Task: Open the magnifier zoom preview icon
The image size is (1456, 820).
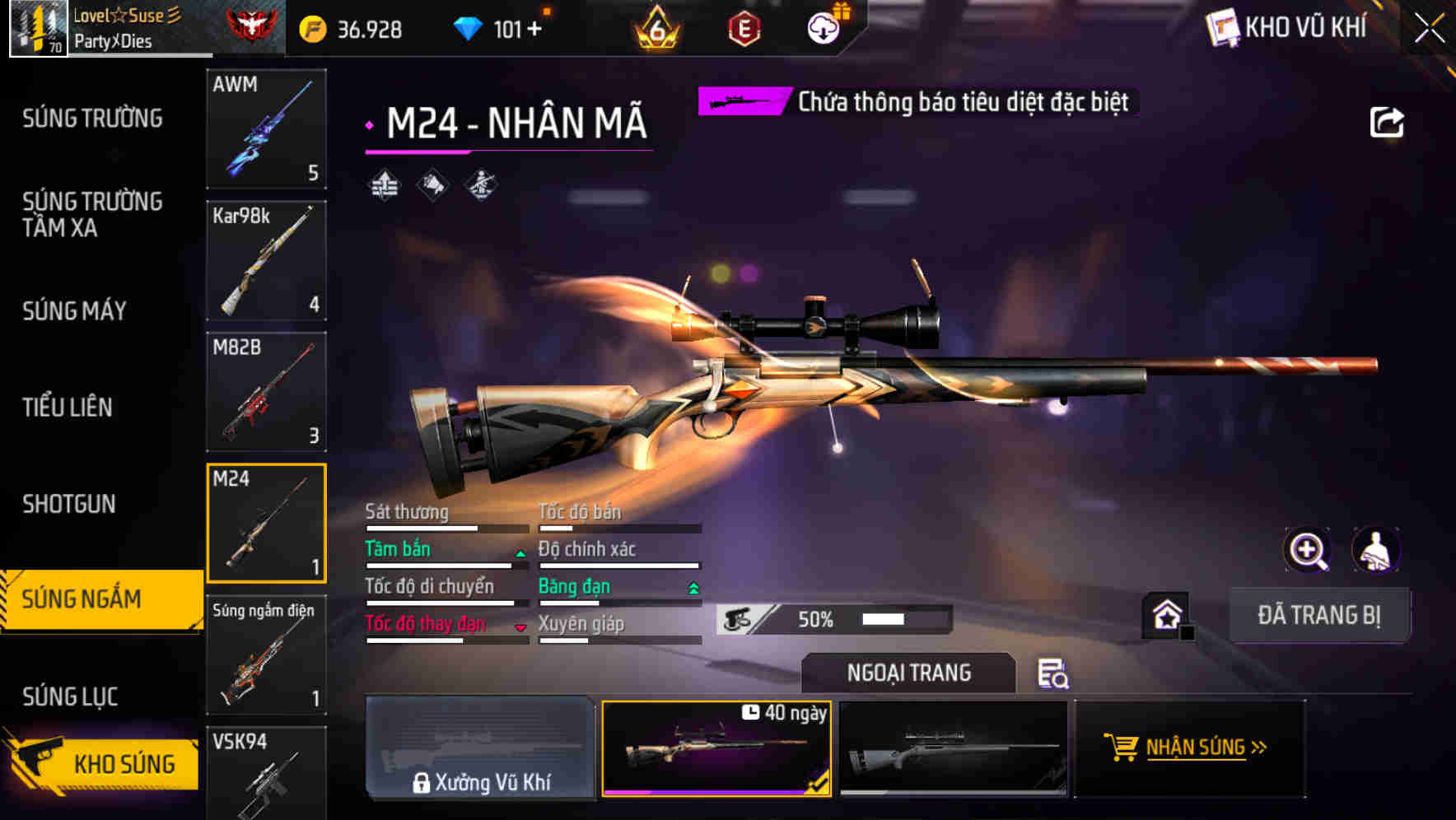Action: tap(1308, 550)
